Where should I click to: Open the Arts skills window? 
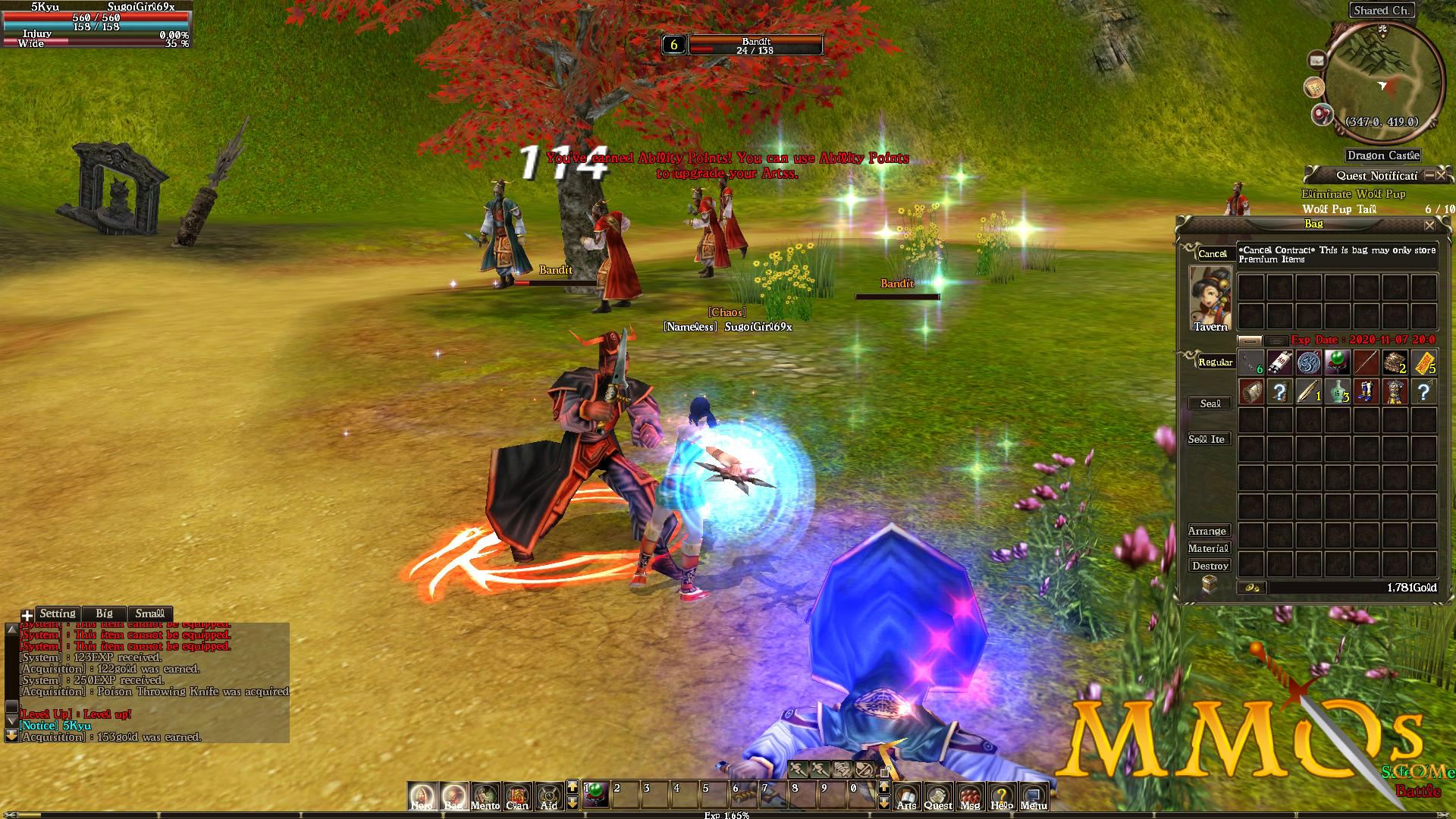906,796
